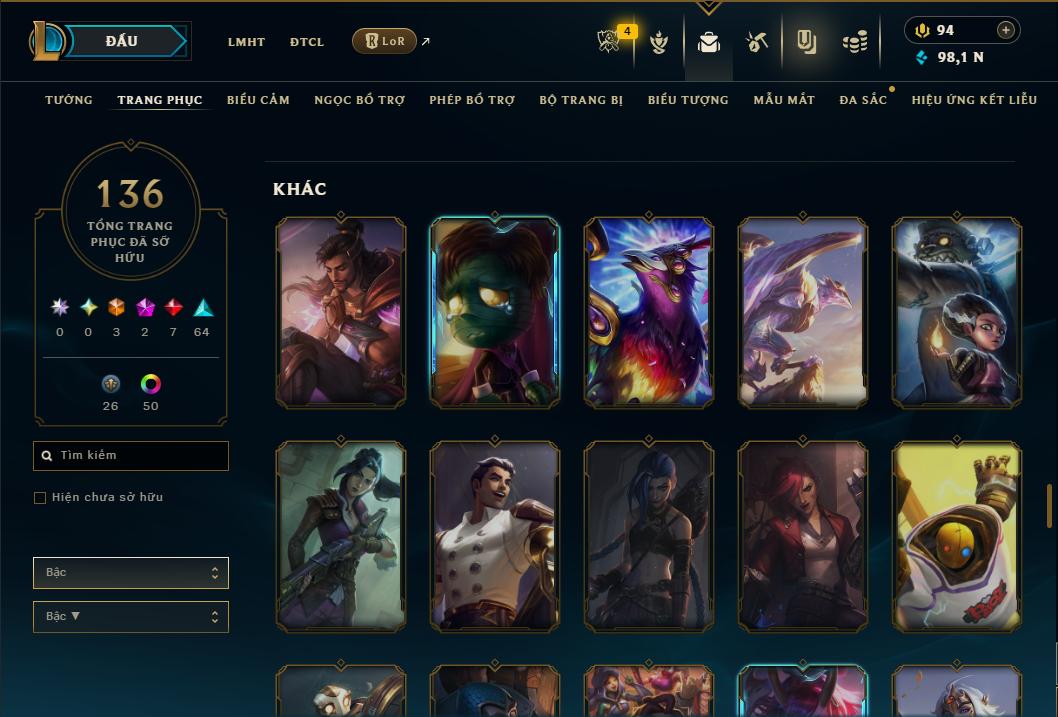Tick the Hiện chưa sở hữu checkbox
Image resolution: width=1058 pixels, height=717 pixels.
coord(40,498)
